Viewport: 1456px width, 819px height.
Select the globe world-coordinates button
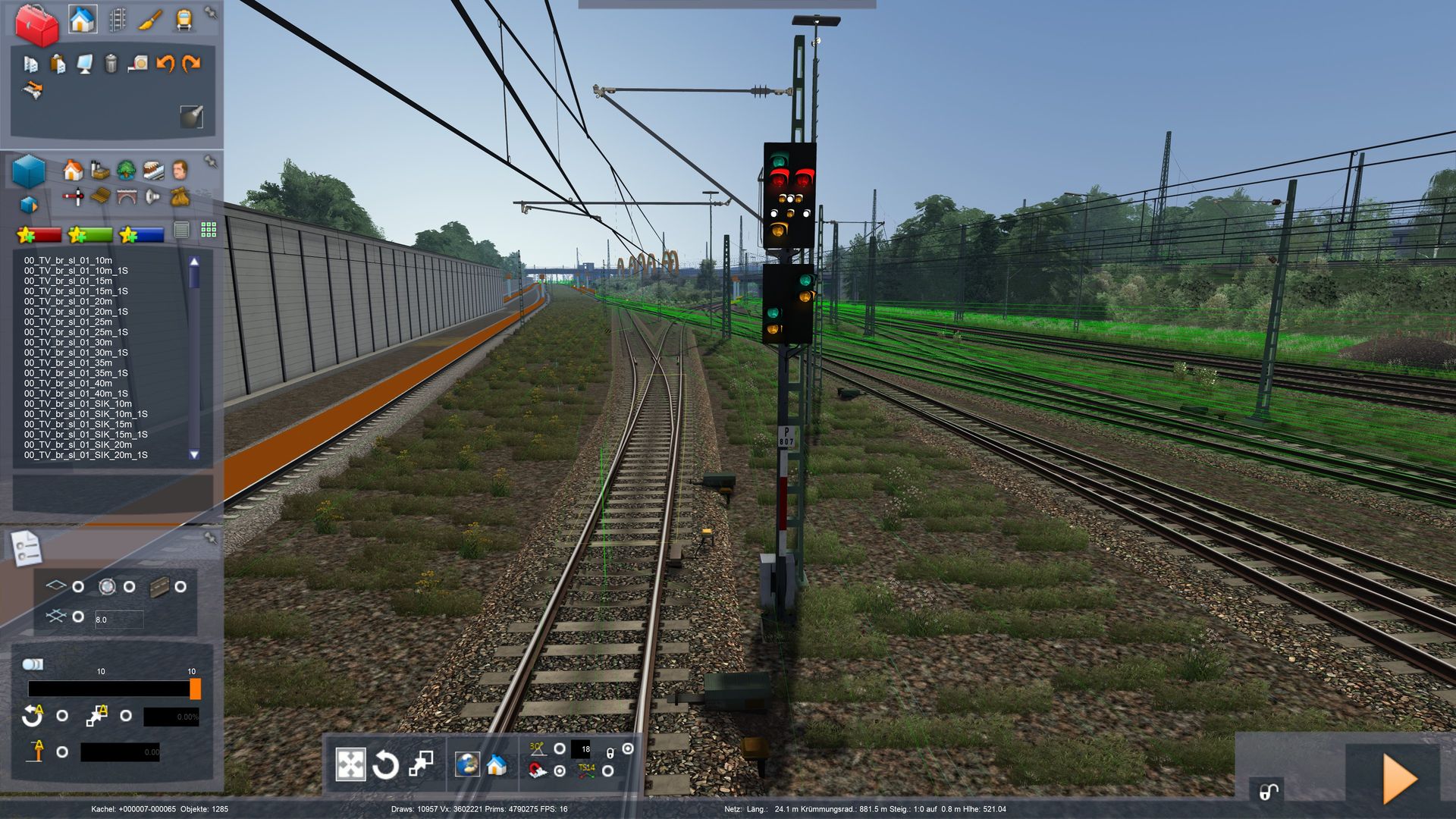tap(467, 764)
